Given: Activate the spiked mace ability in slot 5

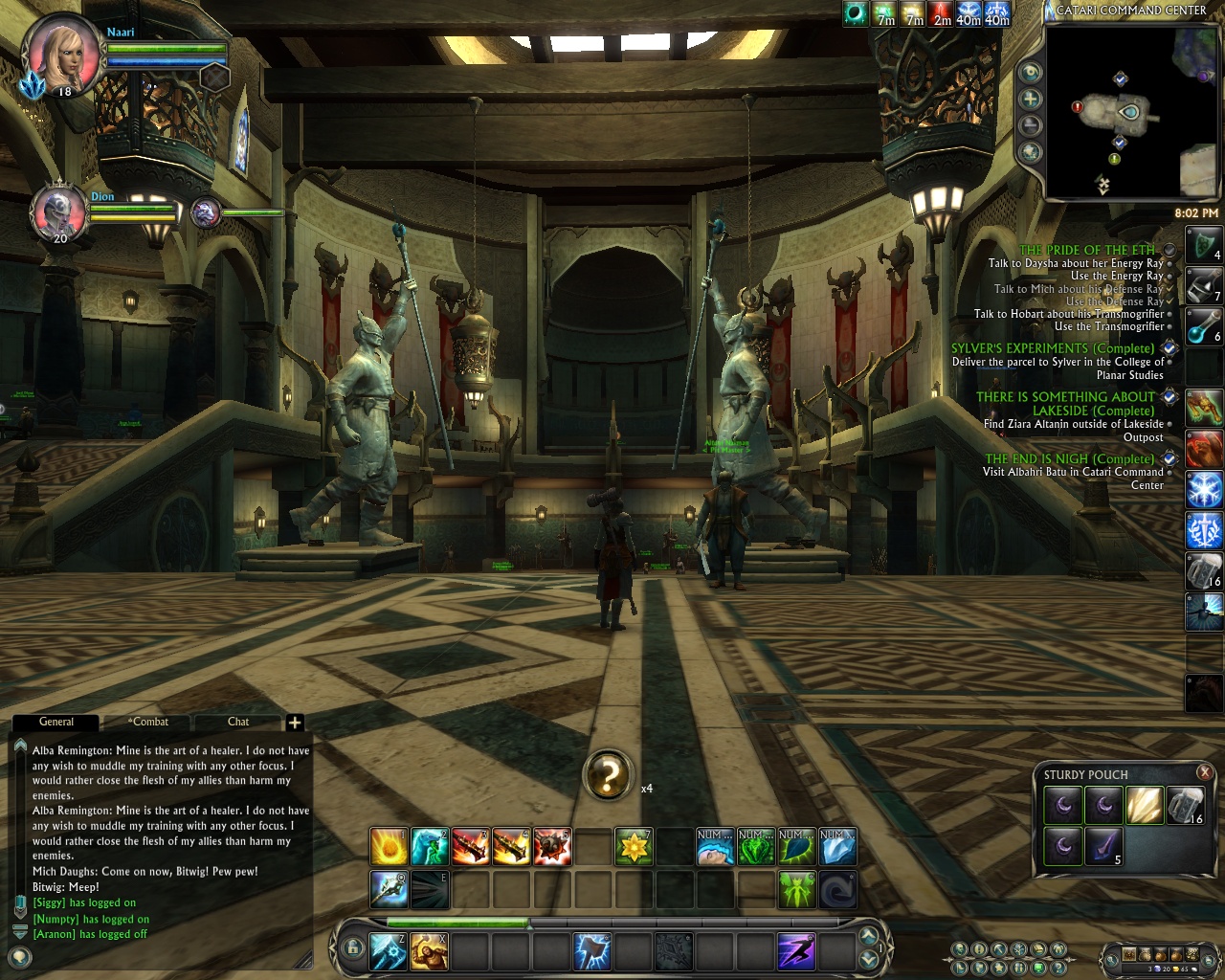Looking at the screenshot, I should coord(552,847).
